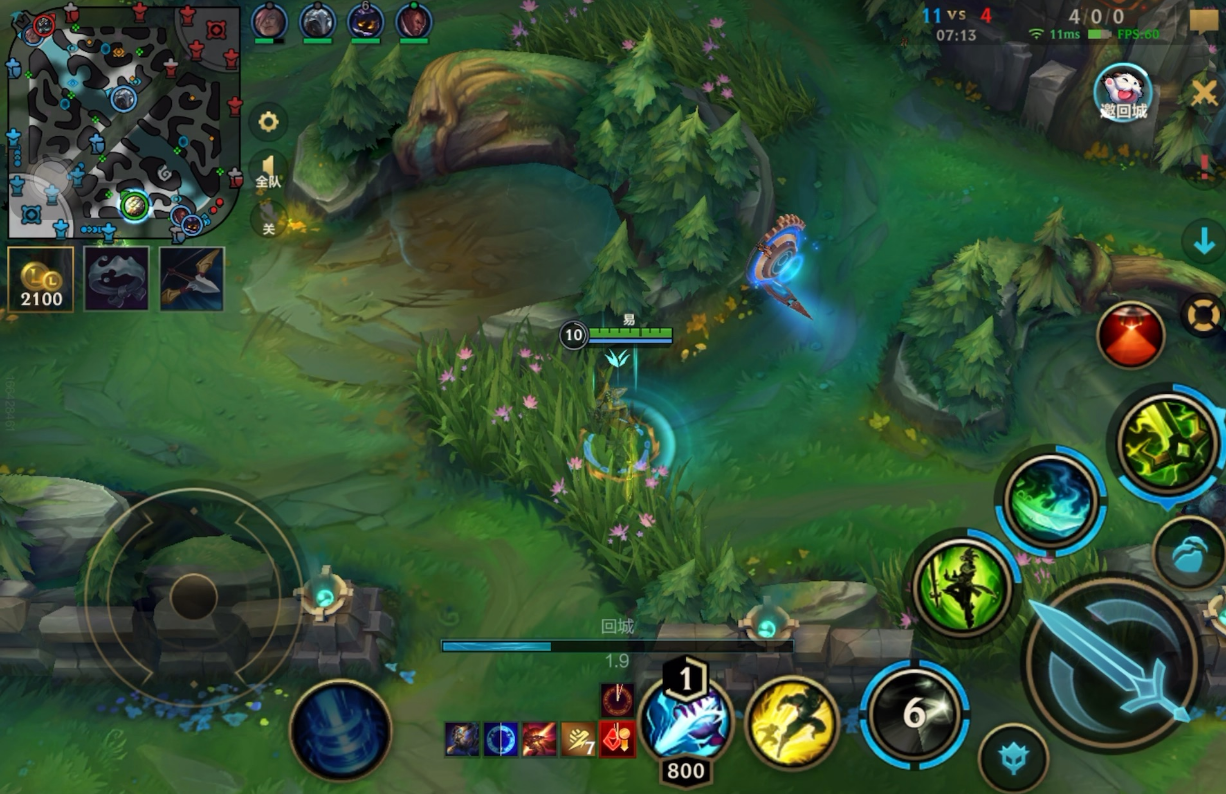Activate the green sword hilt ability
Viewport: 1226px width, 794px height.
coord(1166,443)
